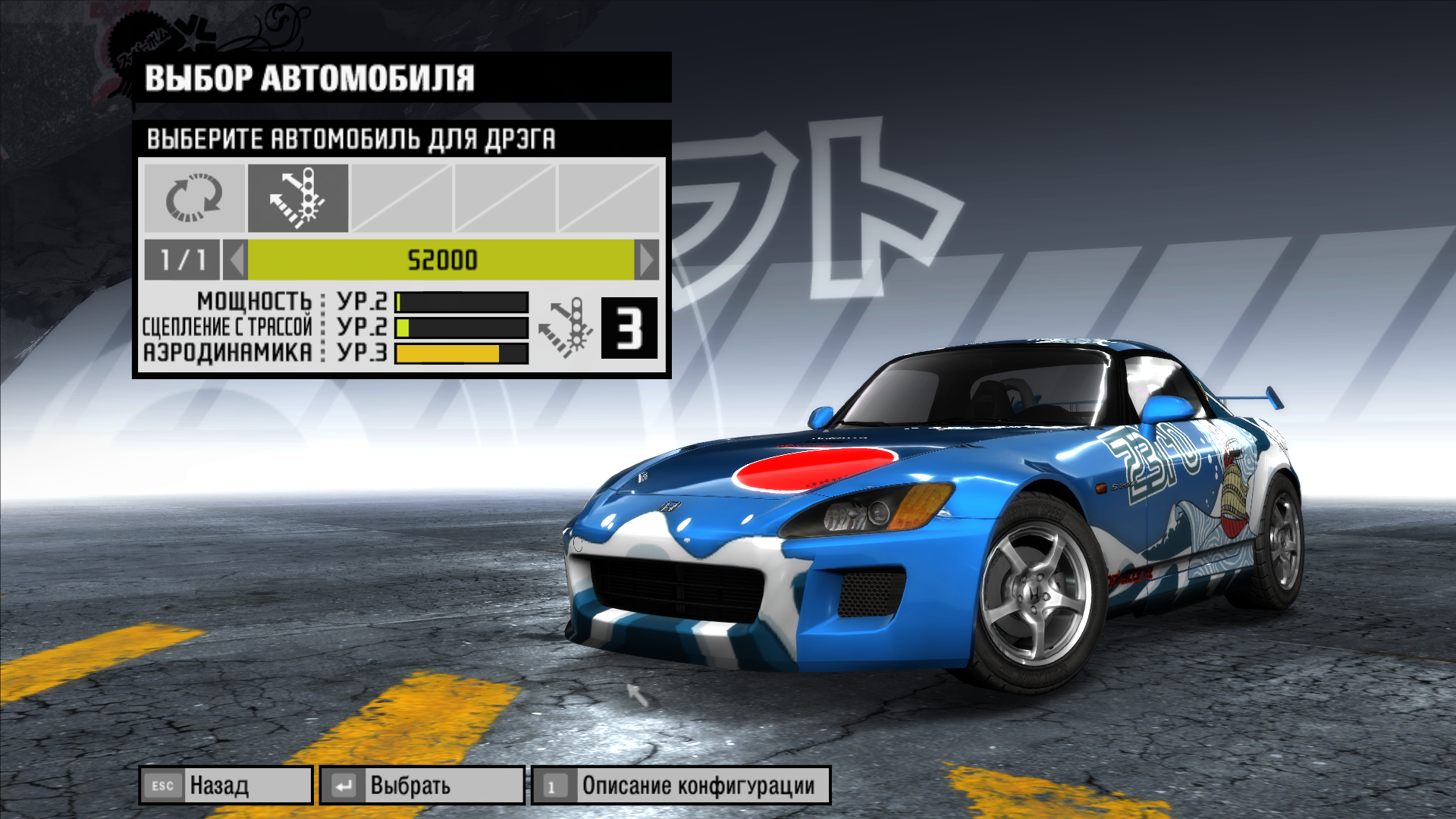Open Описание конфигурации details

[680, 785]
